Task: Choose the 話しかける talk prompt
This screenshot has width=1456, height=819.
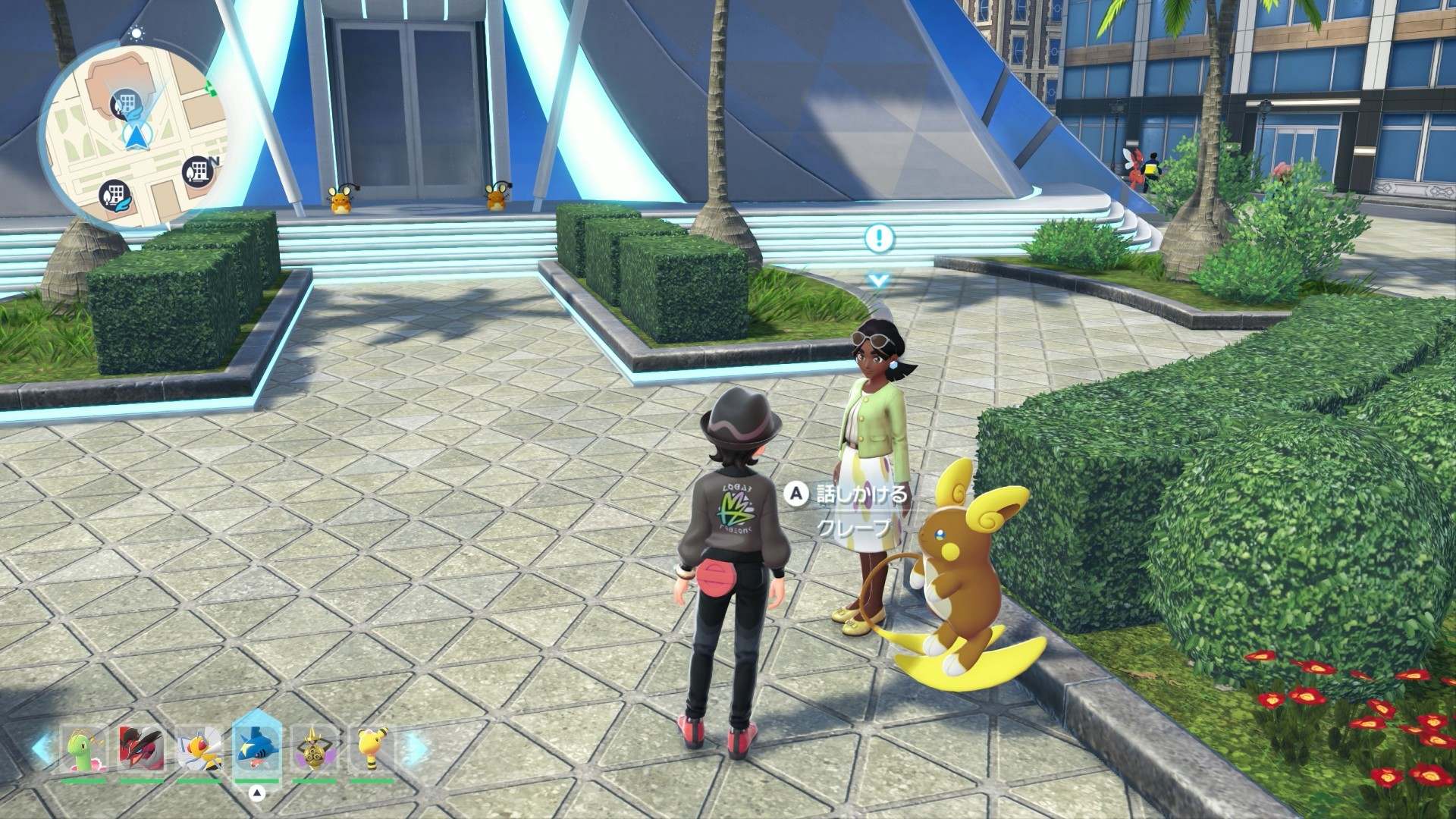Action: click(849, 495)
